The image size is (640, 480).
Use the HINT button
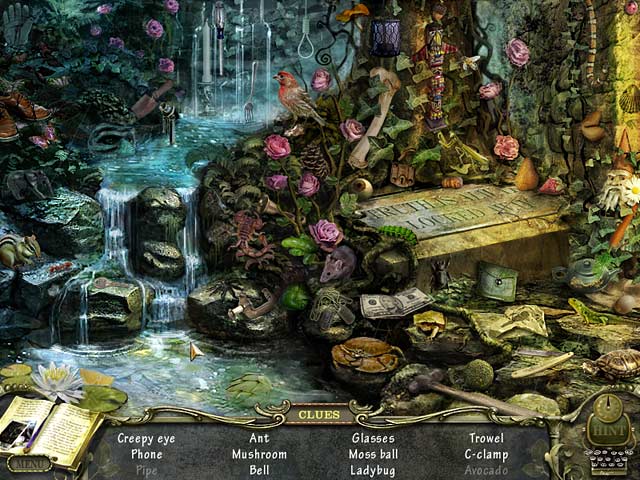pos(605,422)
